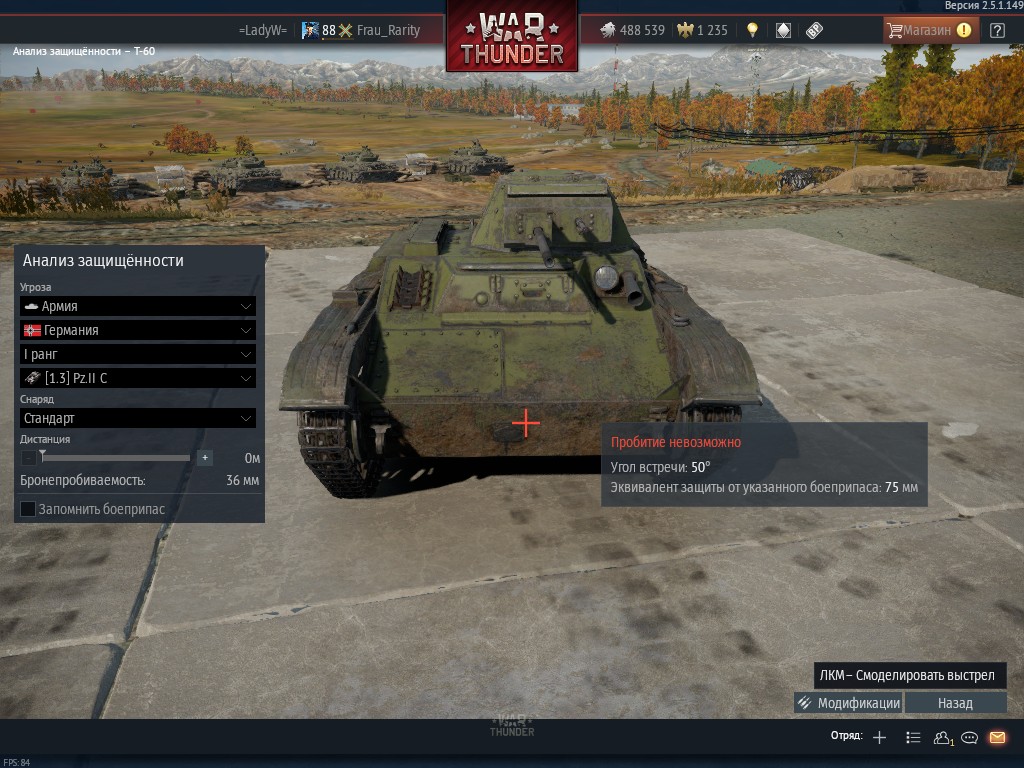The height and width of the screenshot is (768, 1024).
Task: Add a squad member with plus icon
Action: [879, 738]
